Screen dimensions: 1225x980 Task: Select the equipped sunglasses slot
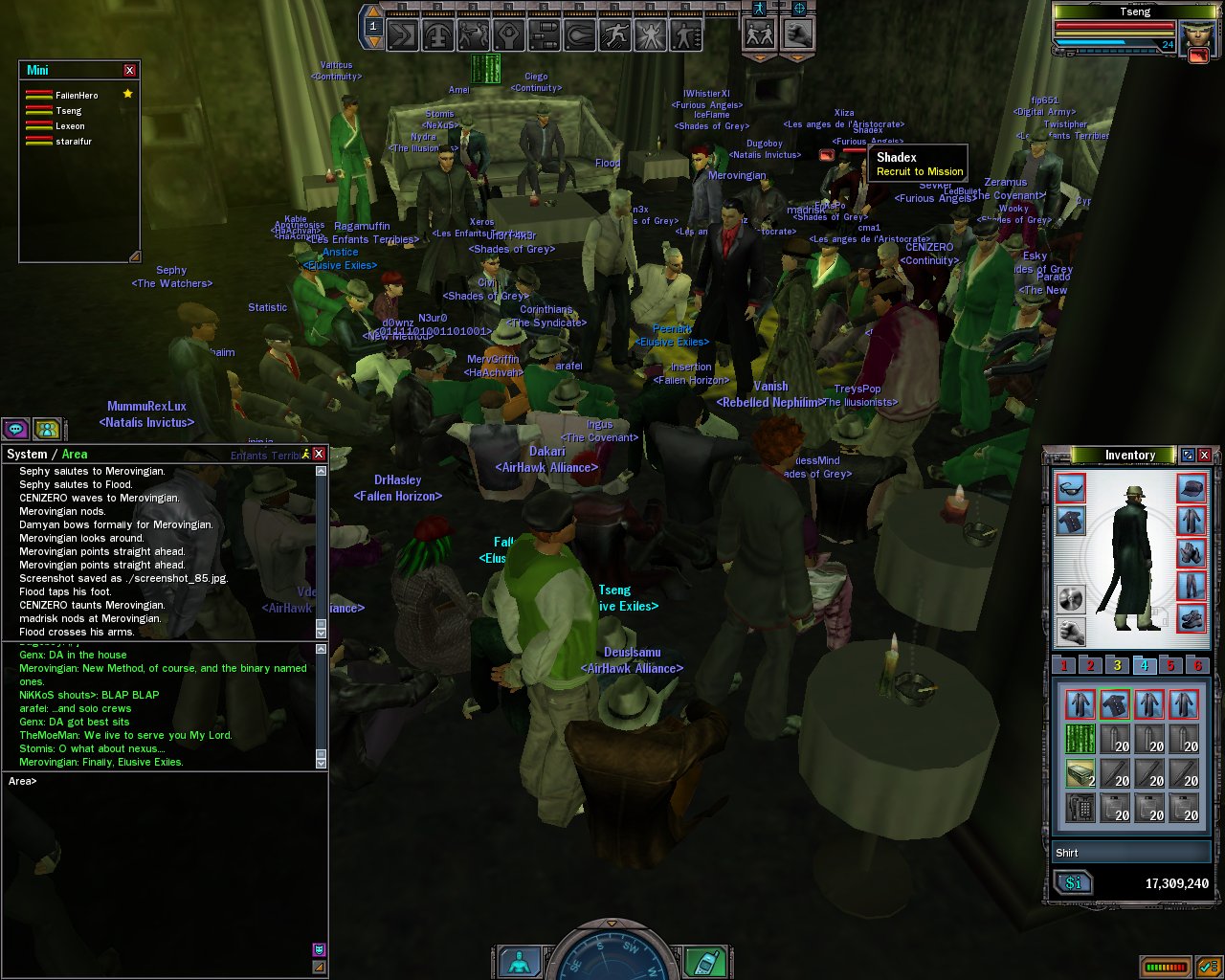(x=1071, y=488)
